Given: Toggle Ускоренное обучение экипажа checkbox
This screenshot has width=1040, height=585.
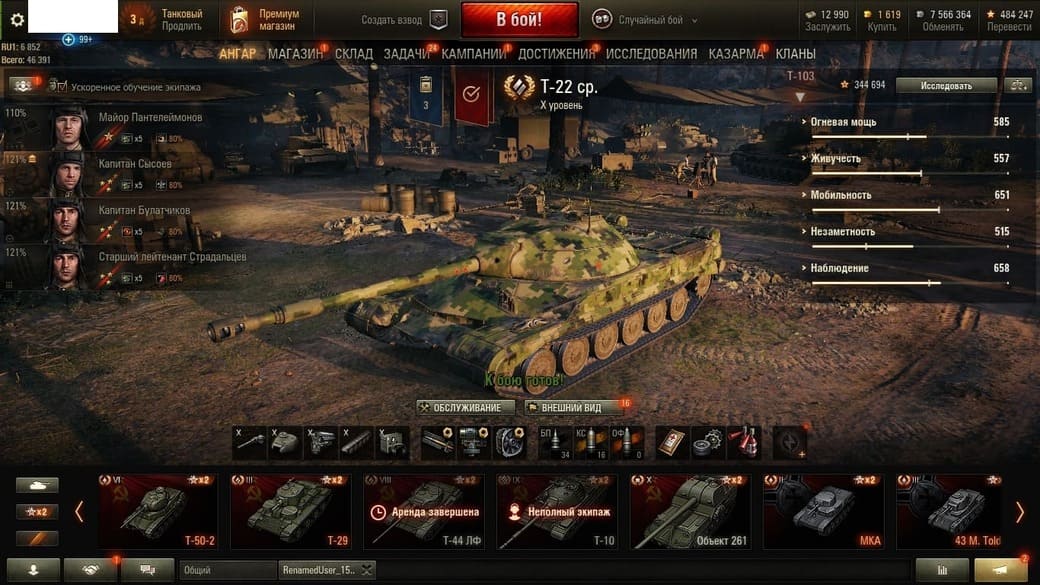Looking at the screenshot, I should (58, 87).
